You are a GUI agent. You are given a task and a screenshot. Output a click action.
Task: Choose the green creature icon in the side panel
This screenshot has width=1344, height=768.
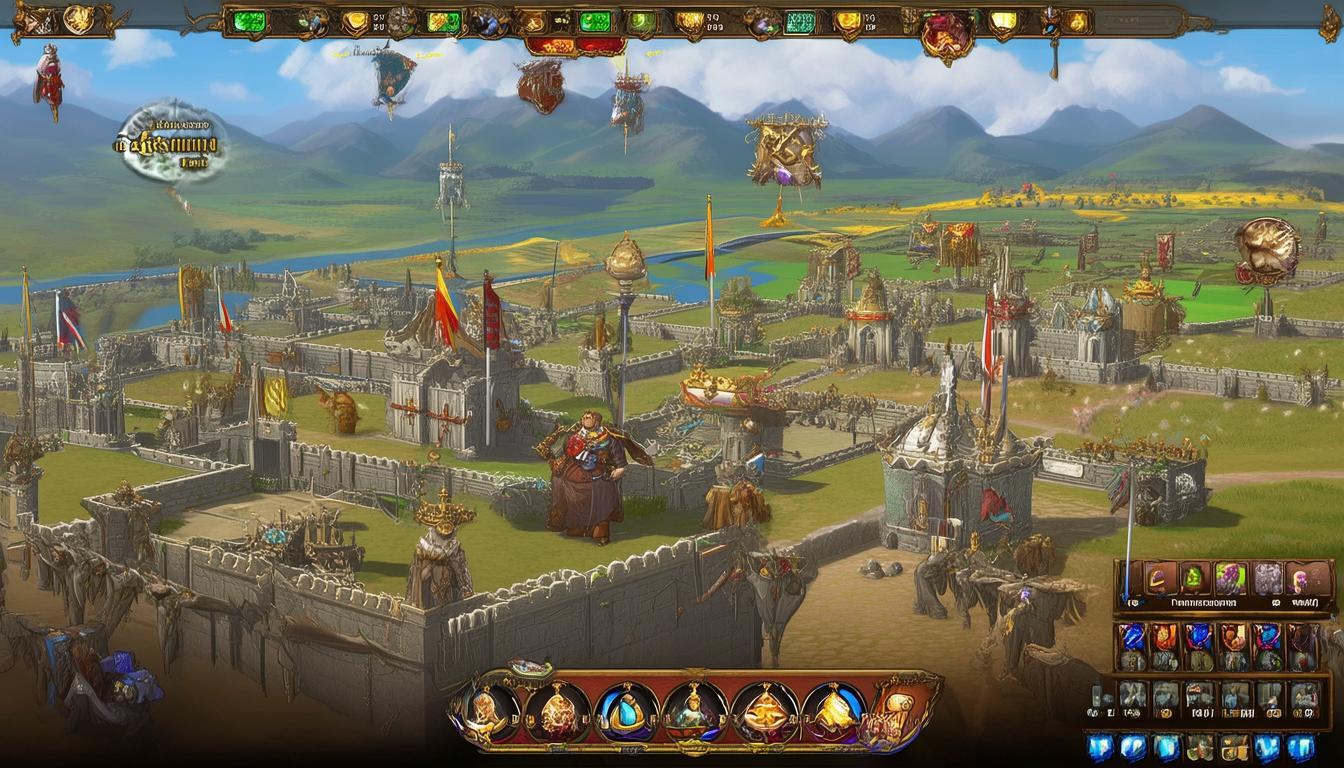click(1194, 578)
